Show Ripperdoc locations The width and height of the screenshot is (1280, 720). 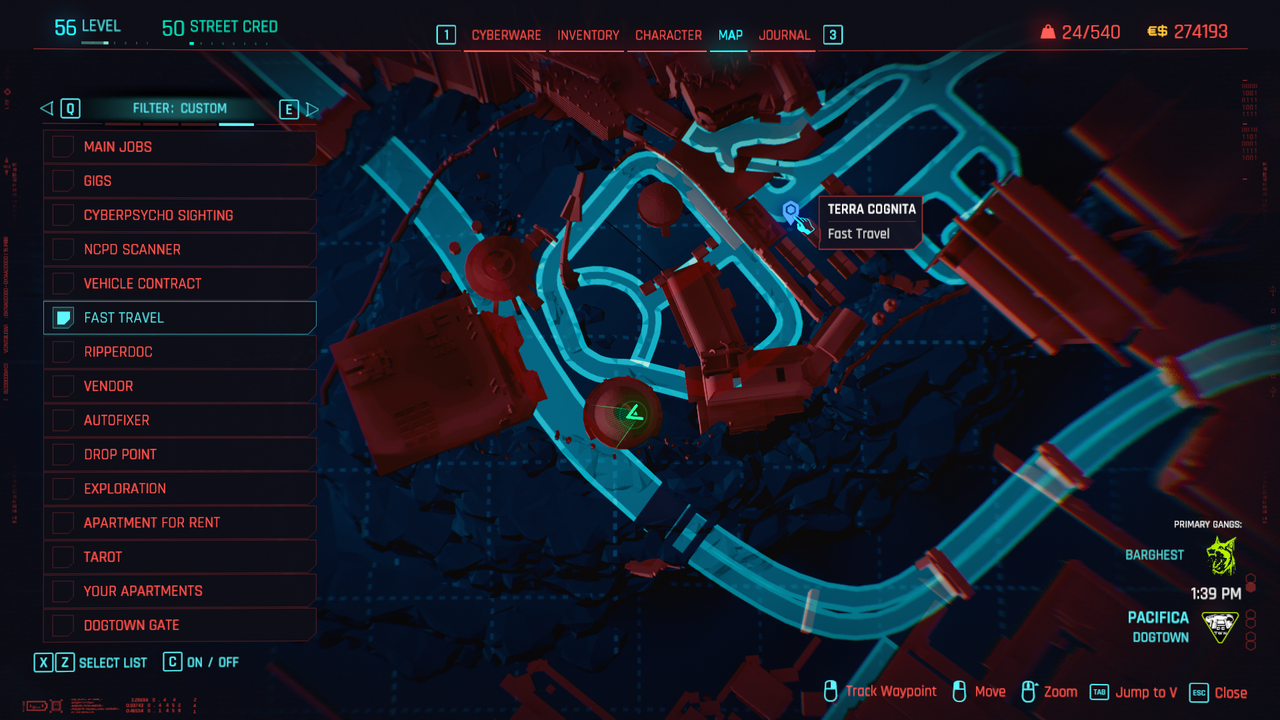[63, 352]
